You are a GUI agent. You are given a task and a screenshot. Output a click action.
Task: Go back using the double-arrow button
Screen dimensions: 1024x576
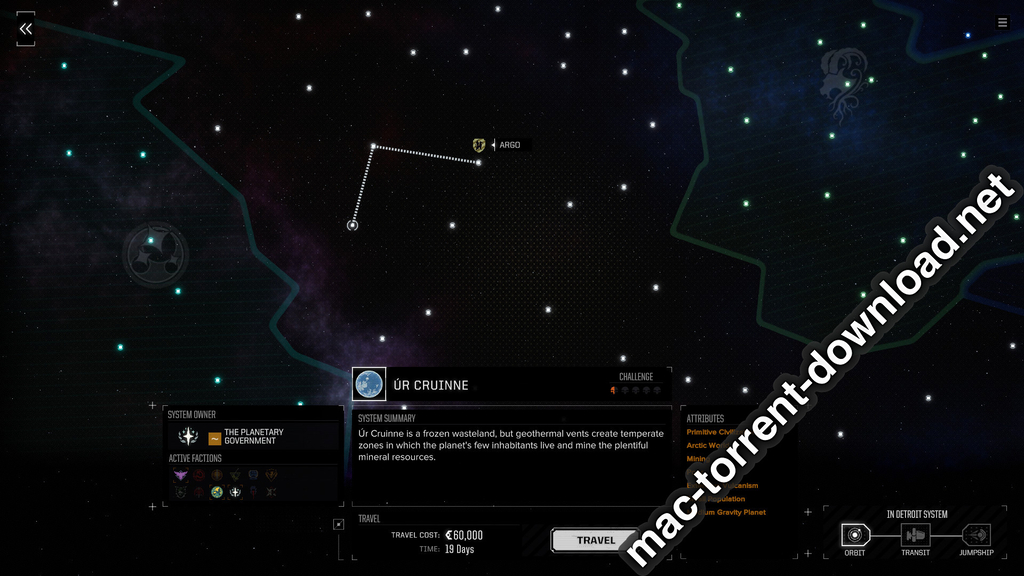coord(26,29)
